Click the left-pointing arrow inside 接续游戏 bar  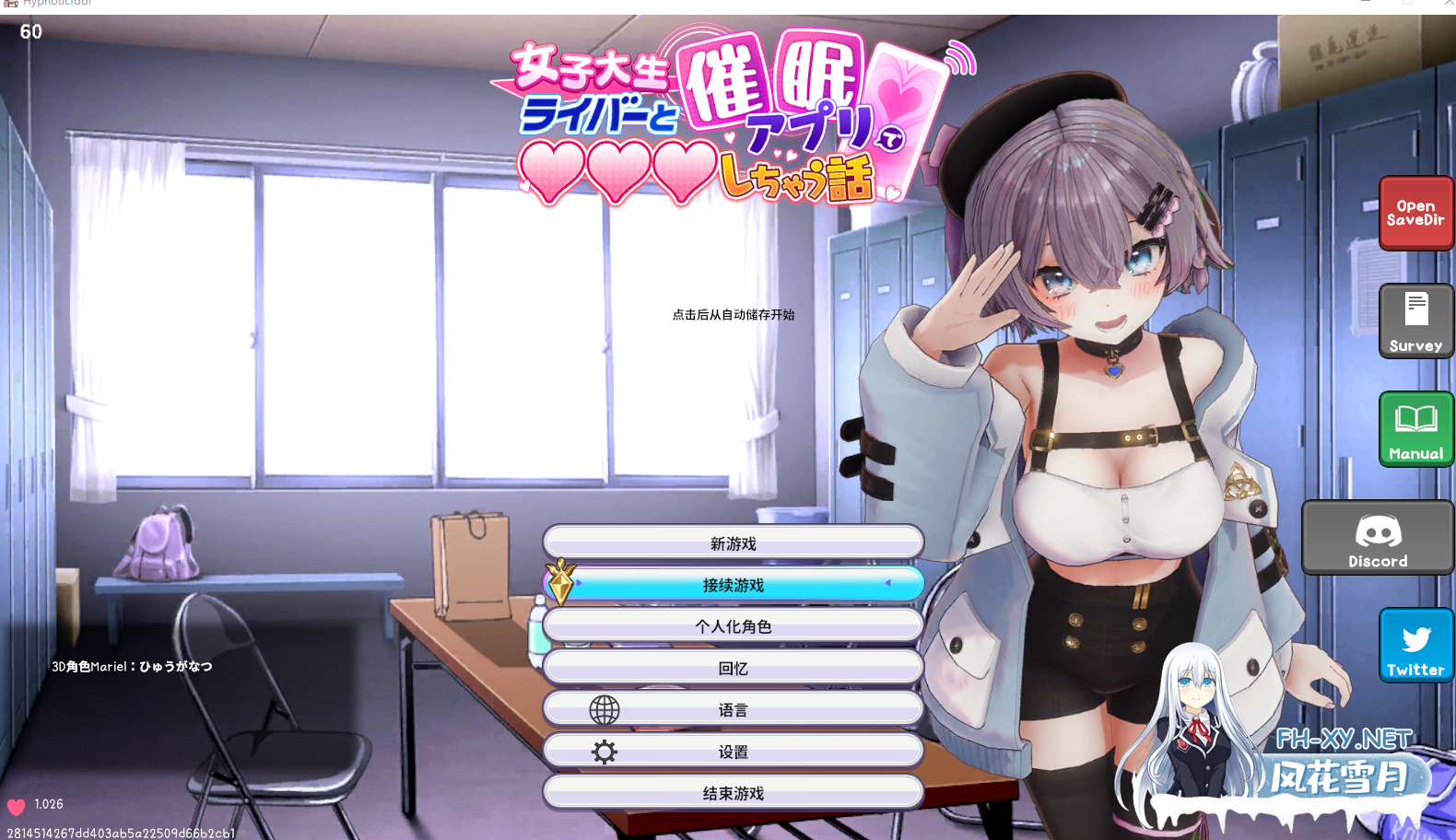887,583
